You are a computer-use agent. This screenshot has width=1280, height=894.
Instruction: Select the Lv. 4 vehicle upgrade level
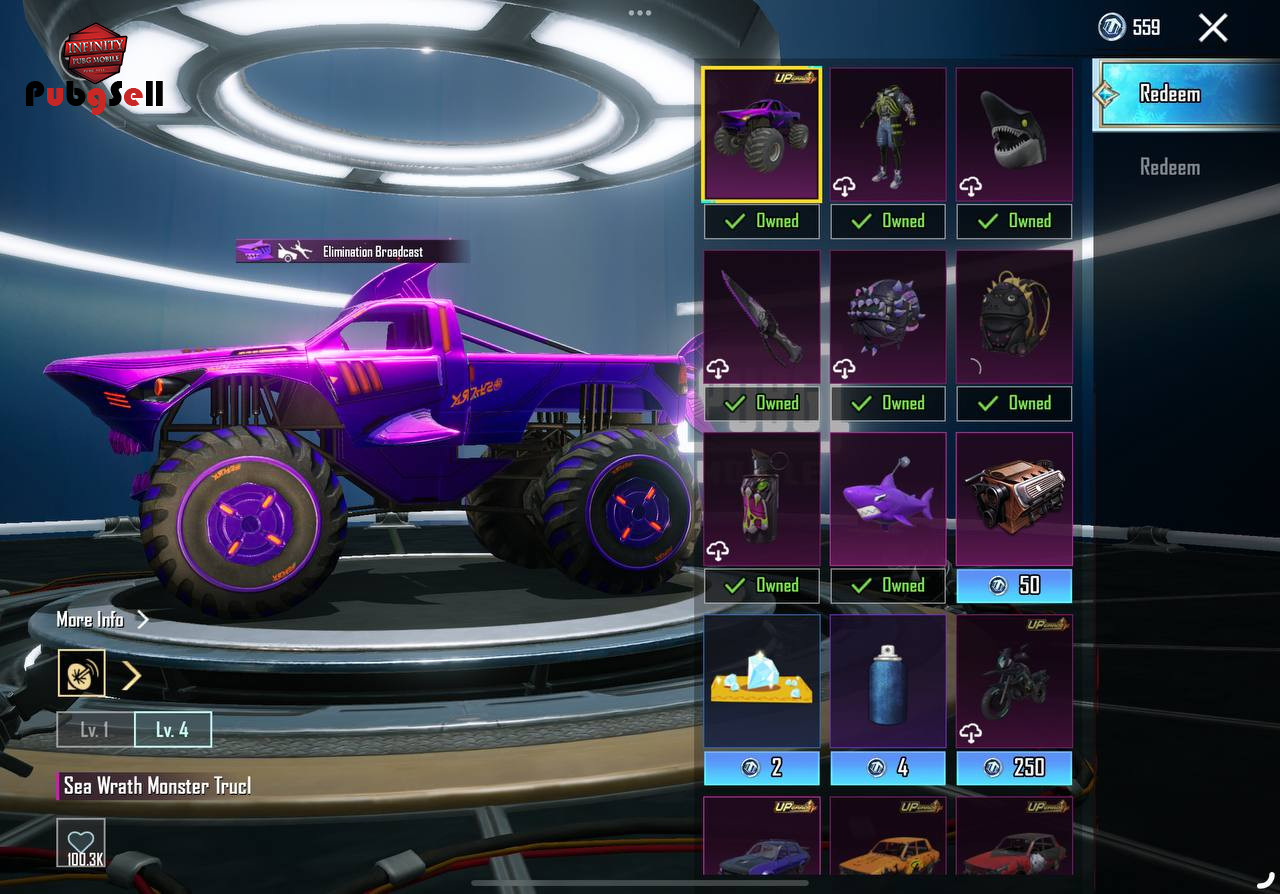172,730
